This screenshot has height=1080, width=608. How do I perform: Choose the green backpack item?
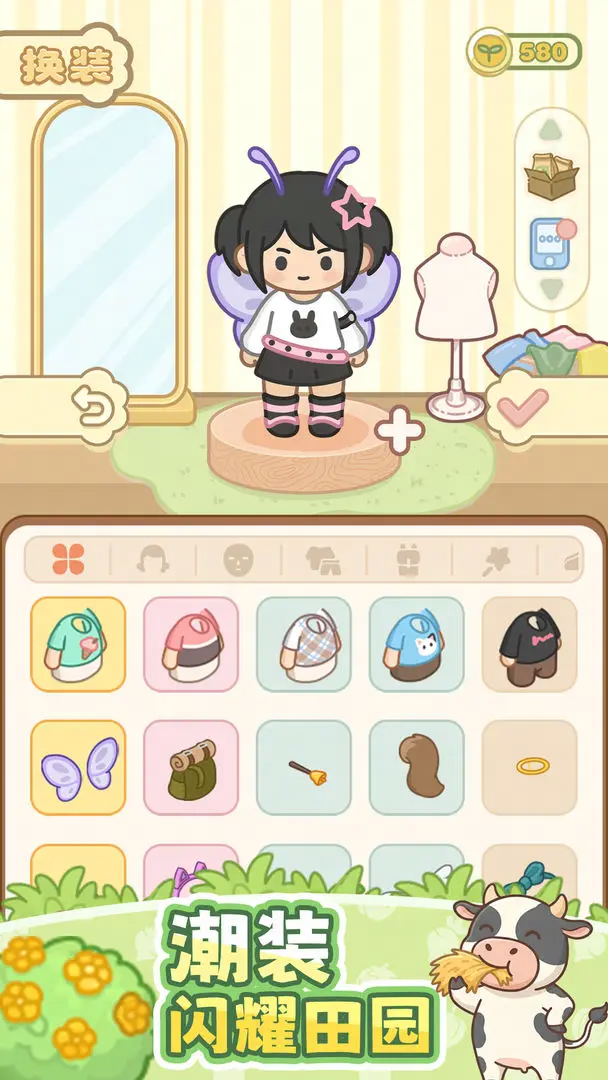pos(191,767)
